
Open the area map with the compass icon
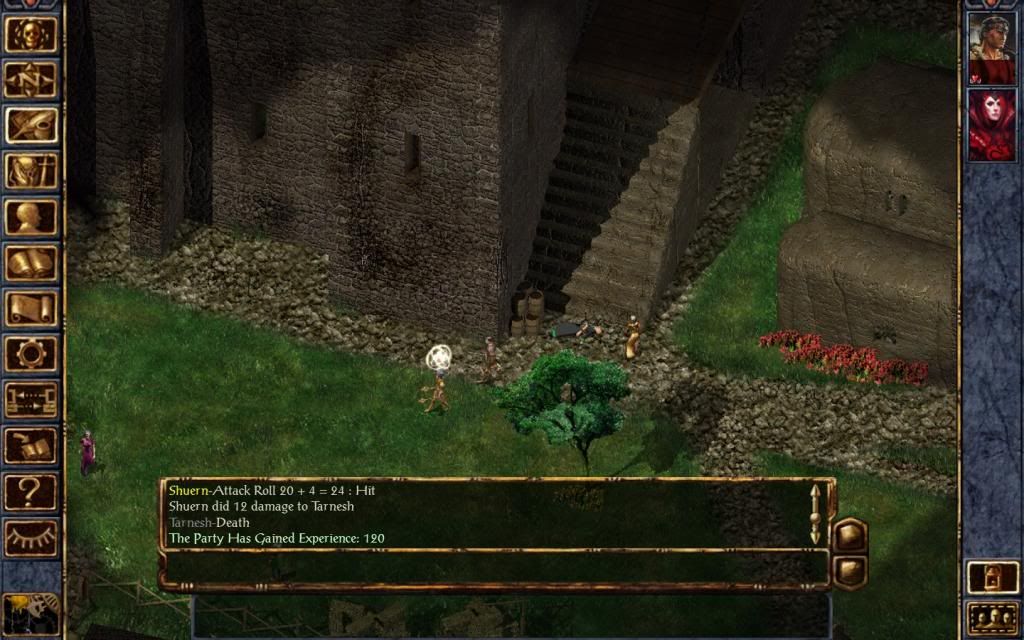click(31, 80)
